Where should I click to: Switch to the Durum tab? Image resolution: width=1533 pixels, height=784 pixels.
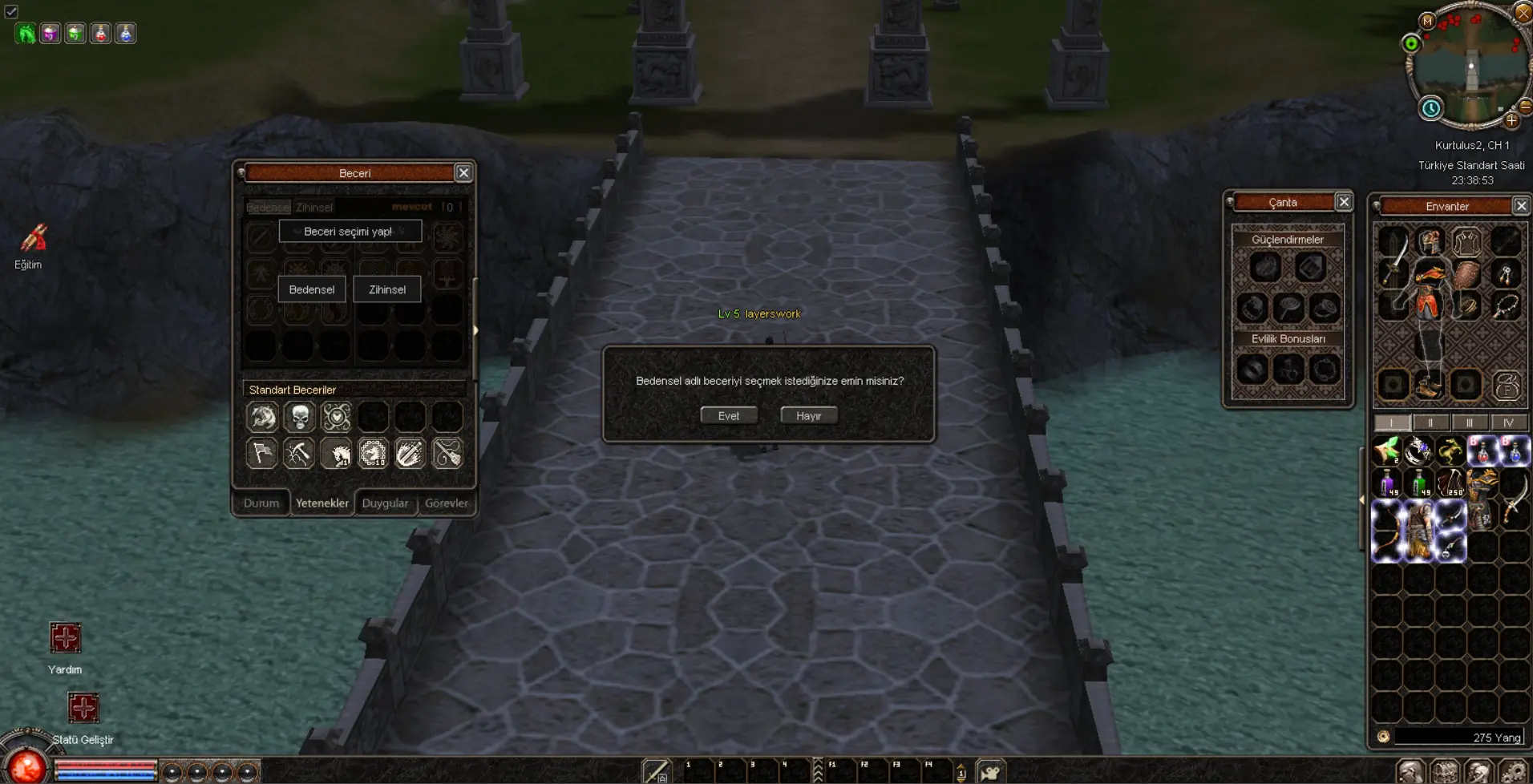tap(261, 503)
